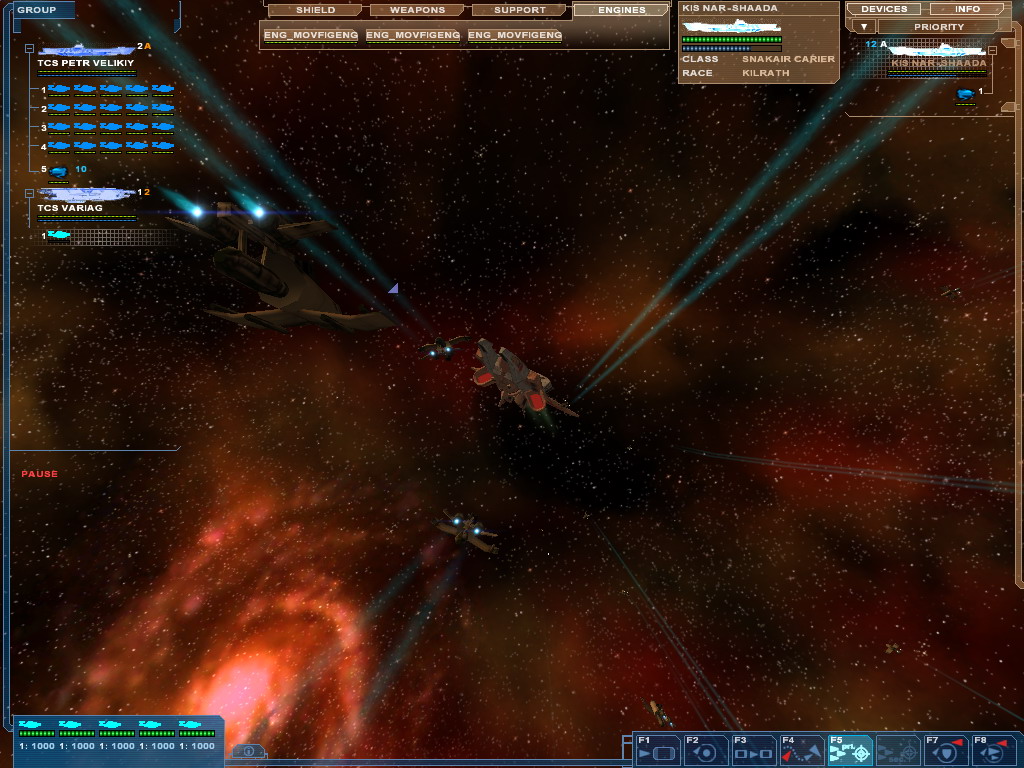
Task: Click the Priority header button
Action: click(x=939, y=26)
